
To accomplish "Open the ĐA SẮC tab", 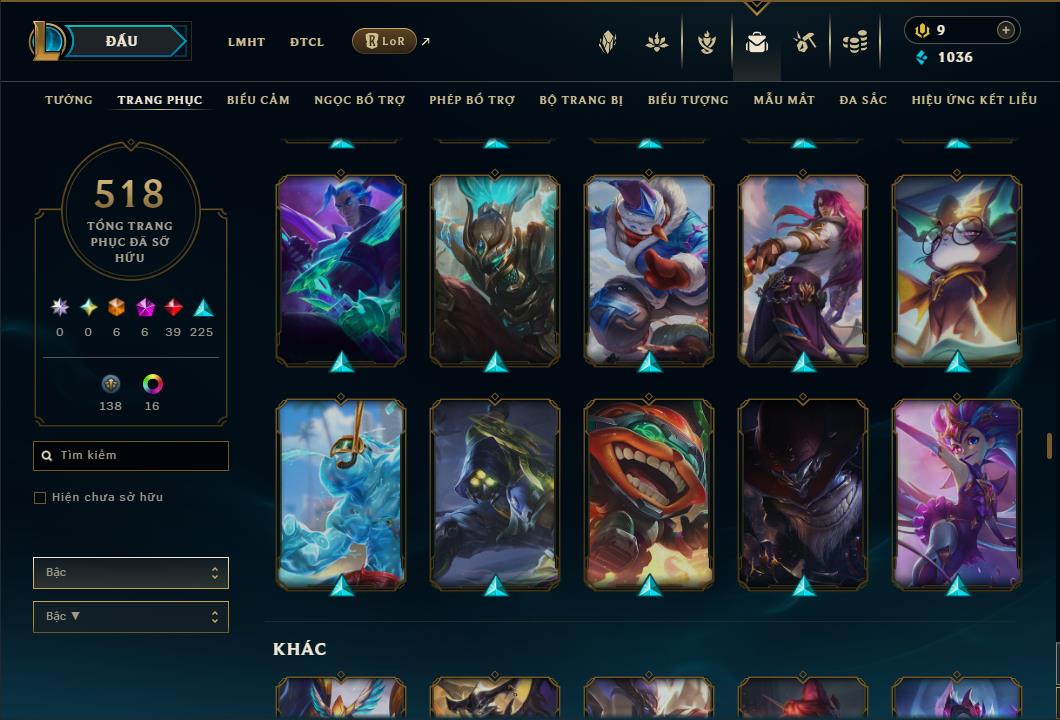I will [863, 100].
